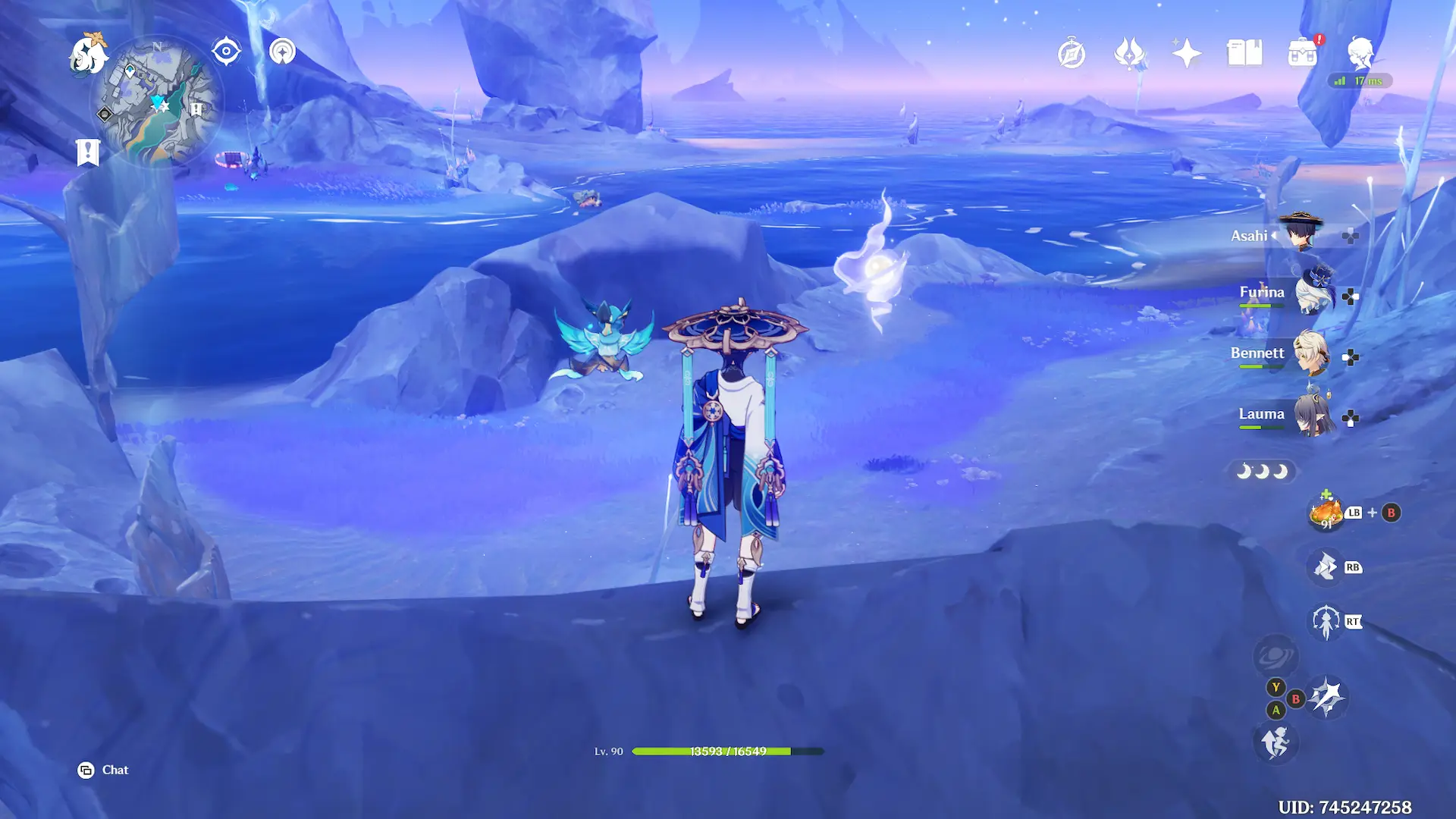Open the compass adventure icon
The height and width of the screenshot is (819, 1456).
pyautogui.click(x=1072, y=54)
